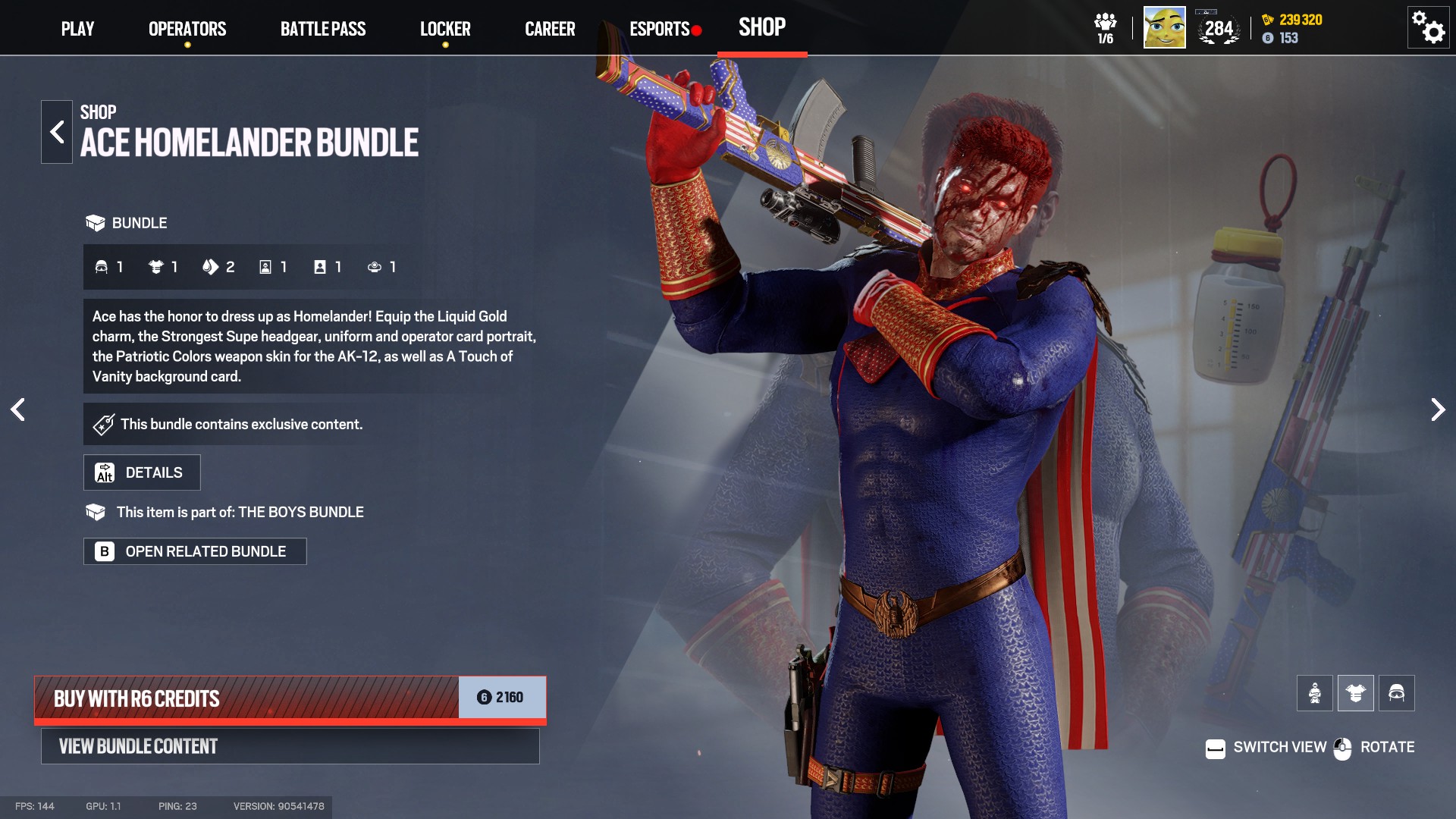Click the charm item icon in bundle contents
This screenshot has width=1456, height=819.
coord(374,267)
